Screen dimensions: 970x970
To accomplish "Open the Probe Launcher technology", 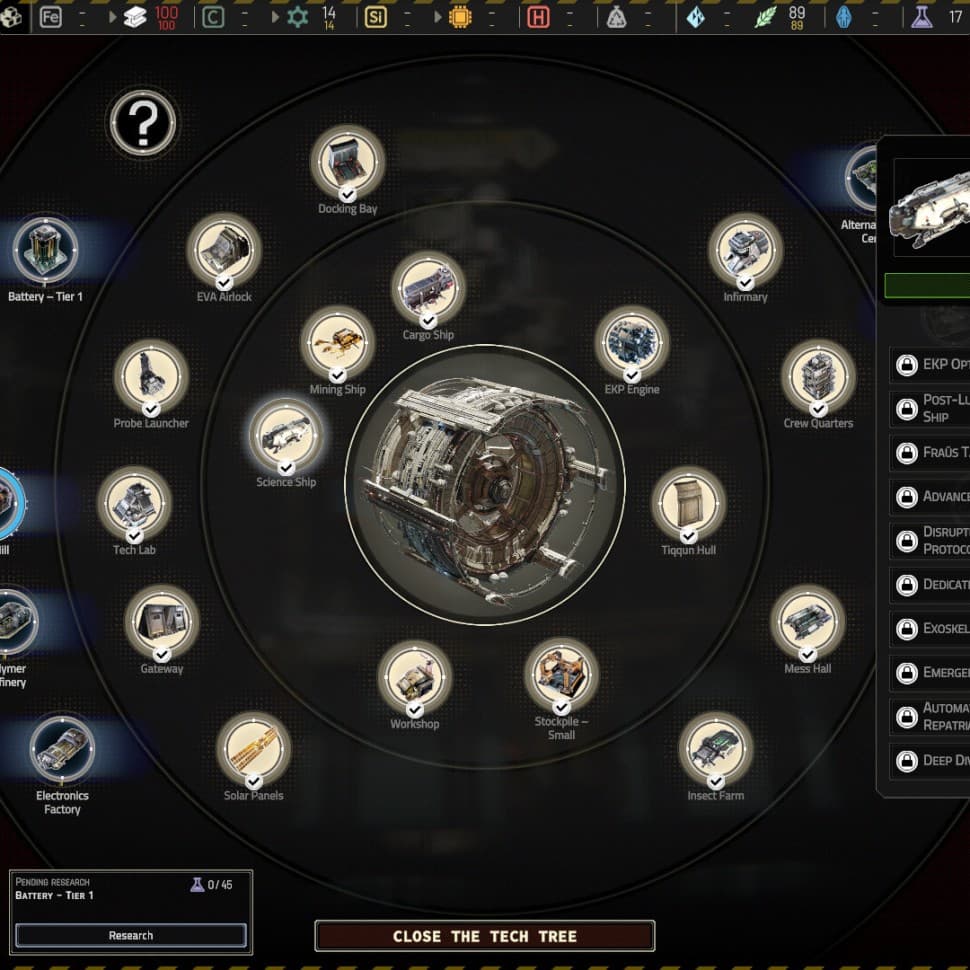I will (x=151, y=377).
